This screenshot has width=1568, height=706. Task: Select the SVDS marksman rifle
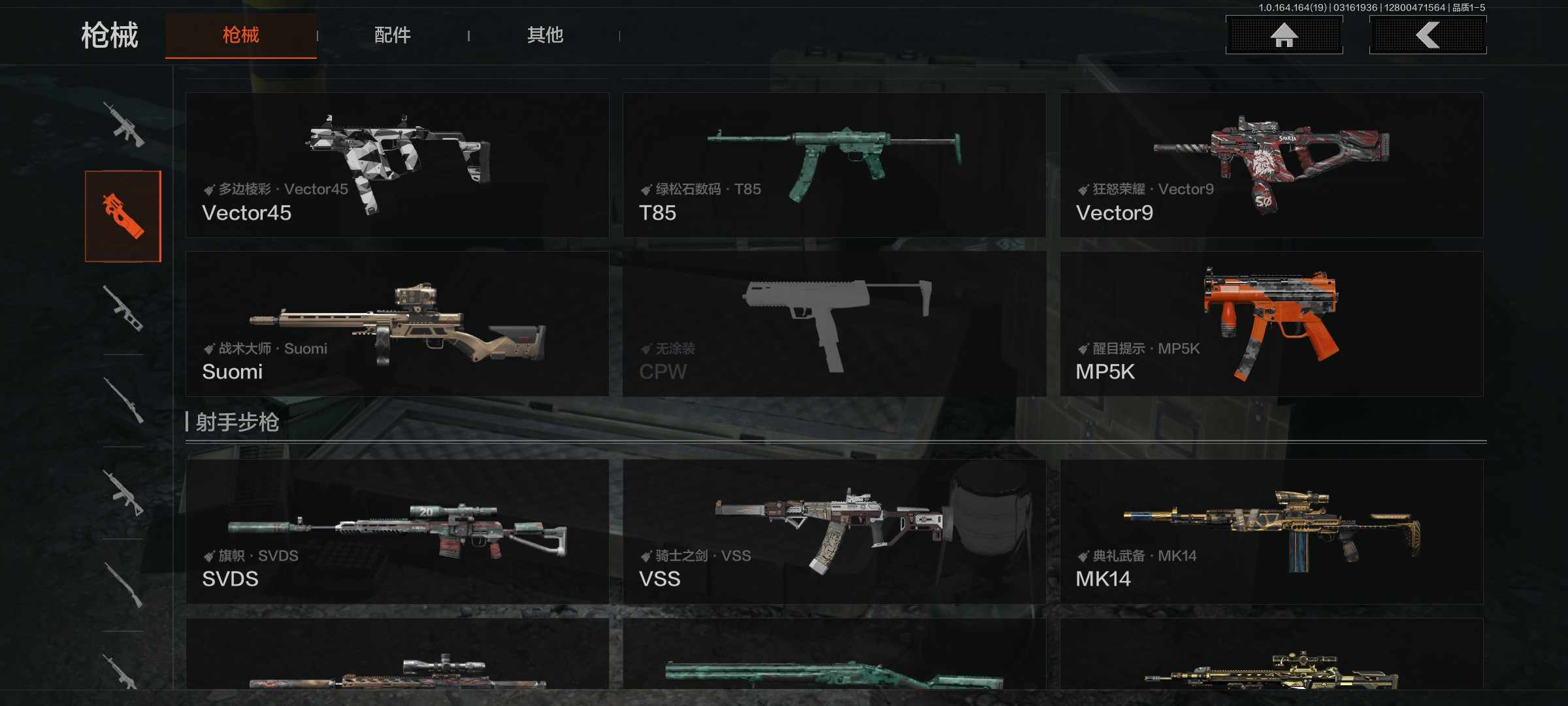[397, 531]
